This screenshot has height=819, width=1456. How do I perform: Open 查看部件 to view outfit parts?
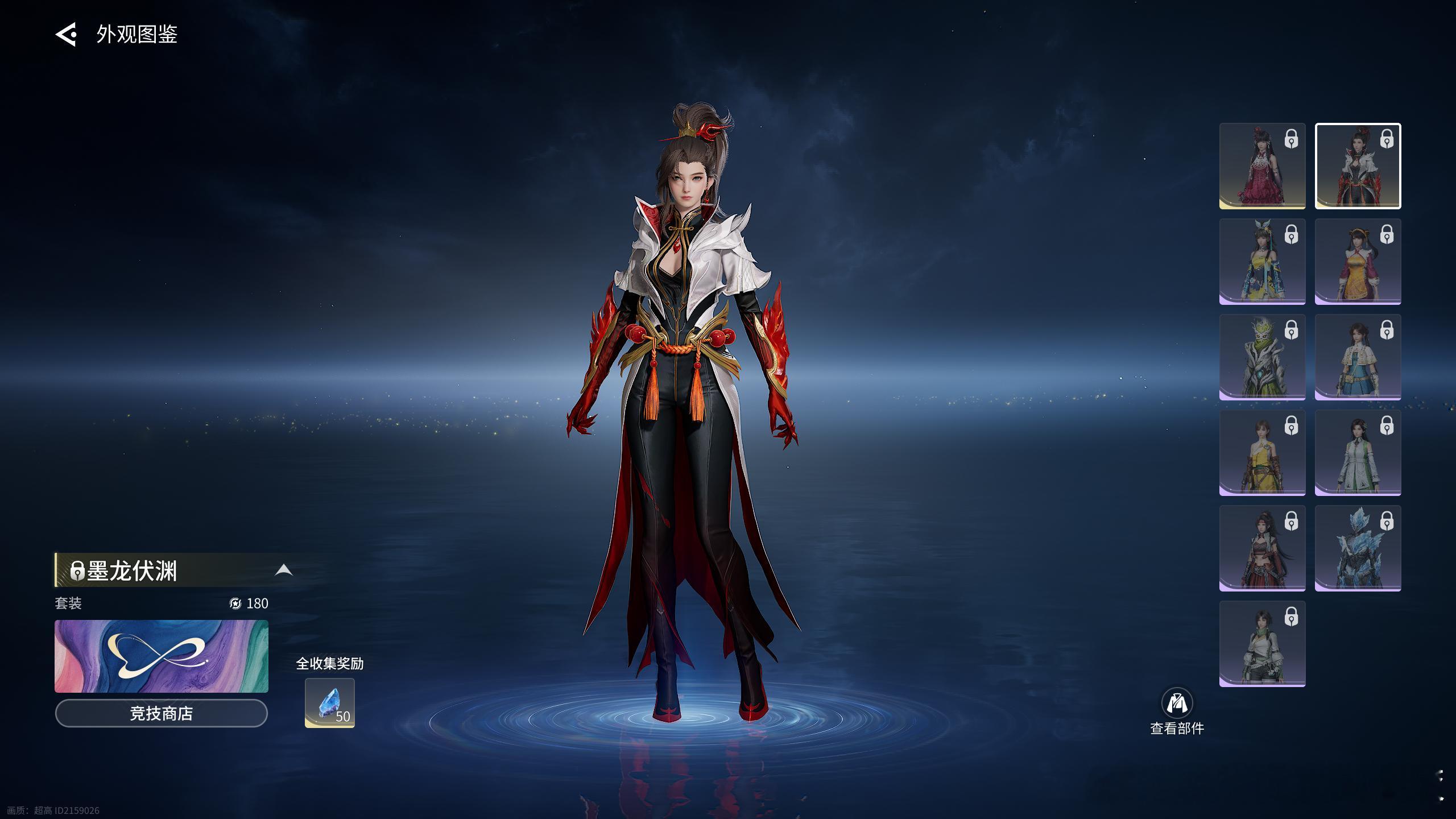1177,711
